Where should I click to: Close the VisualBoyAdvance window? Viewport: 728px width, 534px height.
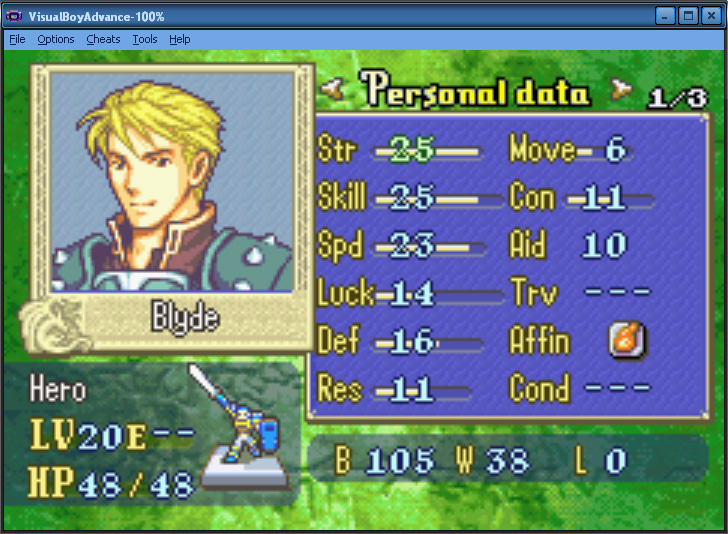click(x=711, y=15)
